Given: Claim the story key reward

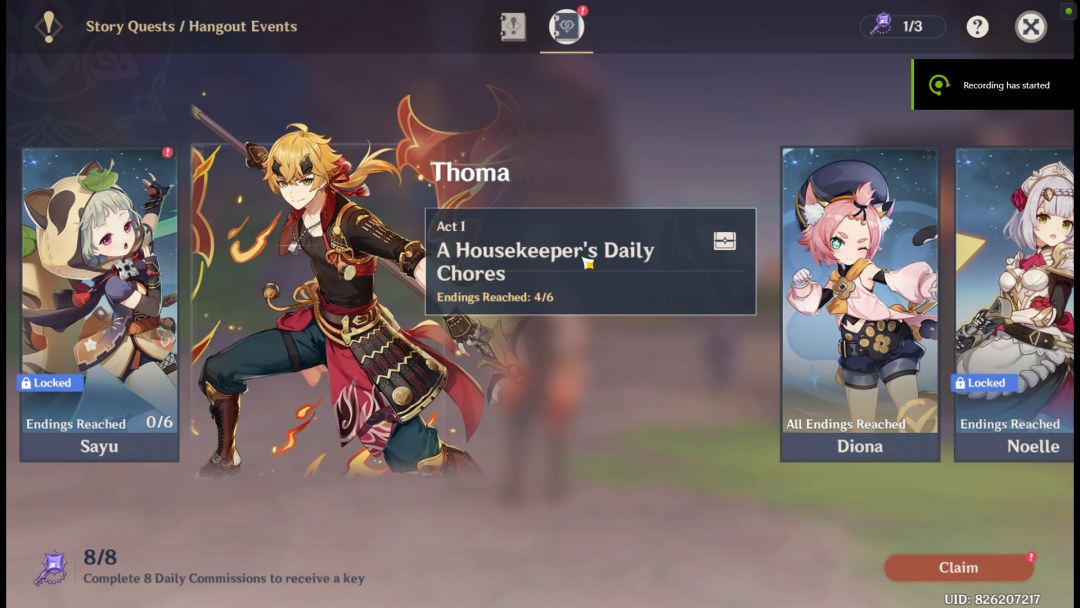Looking at the screenshot, I should [958, 568].
